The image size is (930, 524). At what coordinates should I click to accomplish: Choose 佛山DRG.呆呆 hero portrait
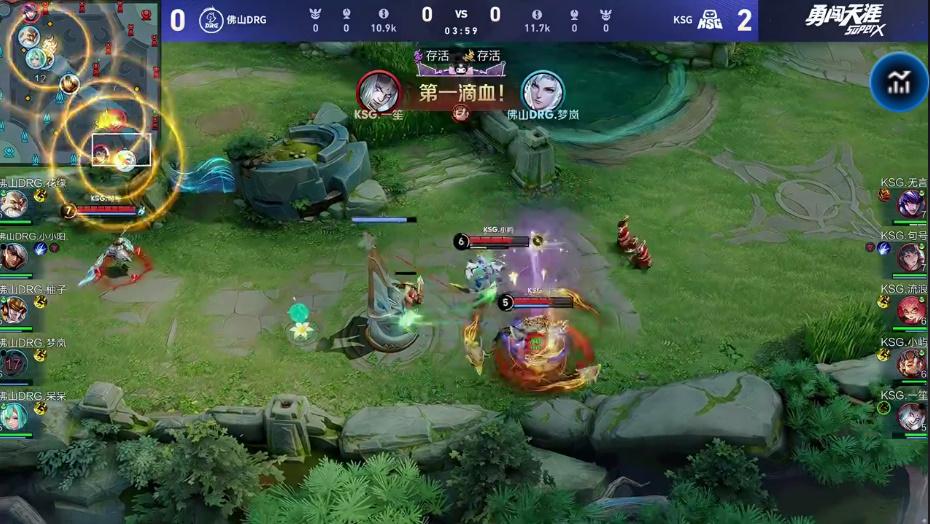click(x=14, y=416)
